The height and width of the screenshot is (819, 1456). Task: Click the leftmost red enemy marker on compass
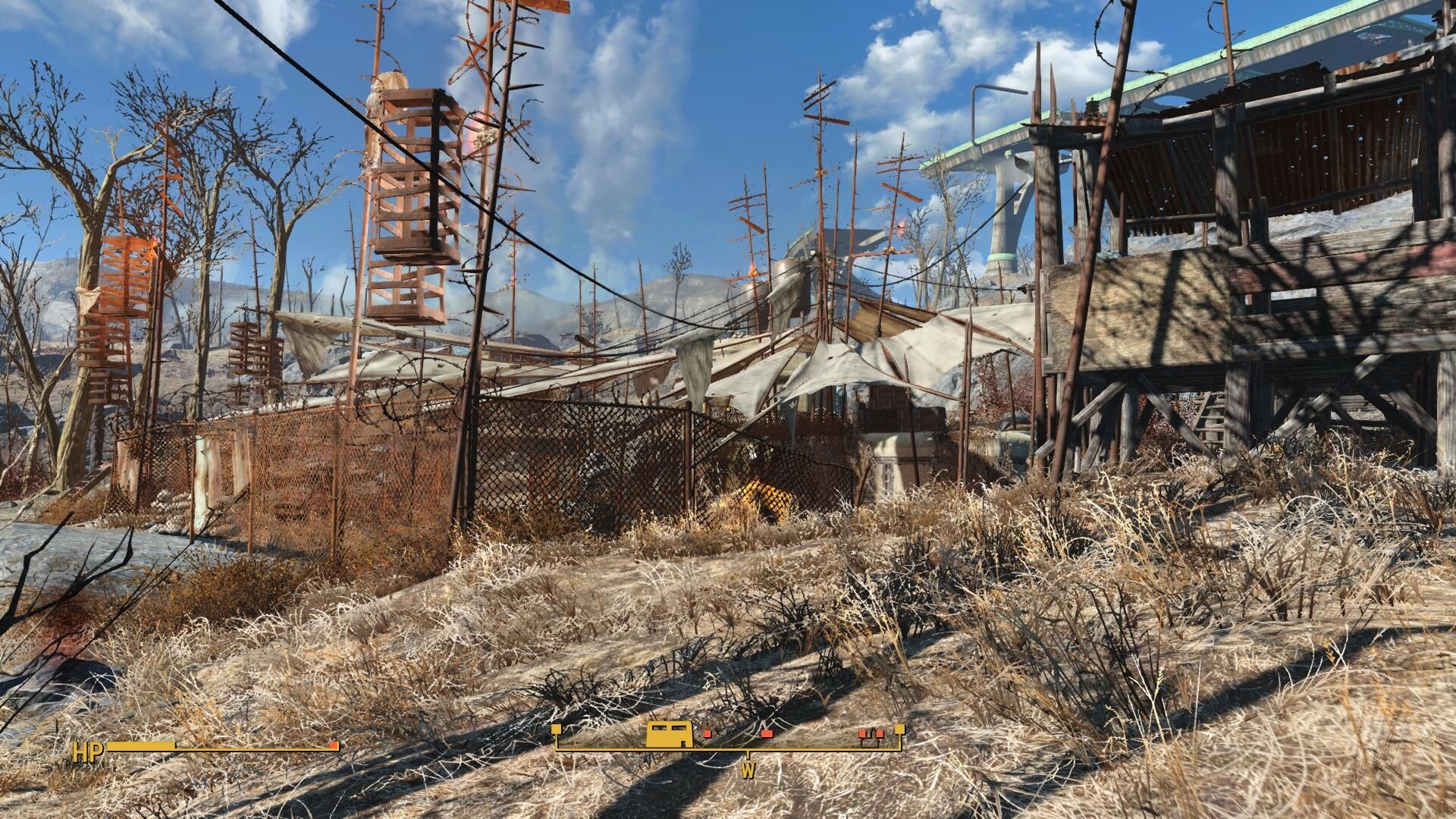point(708,734)
